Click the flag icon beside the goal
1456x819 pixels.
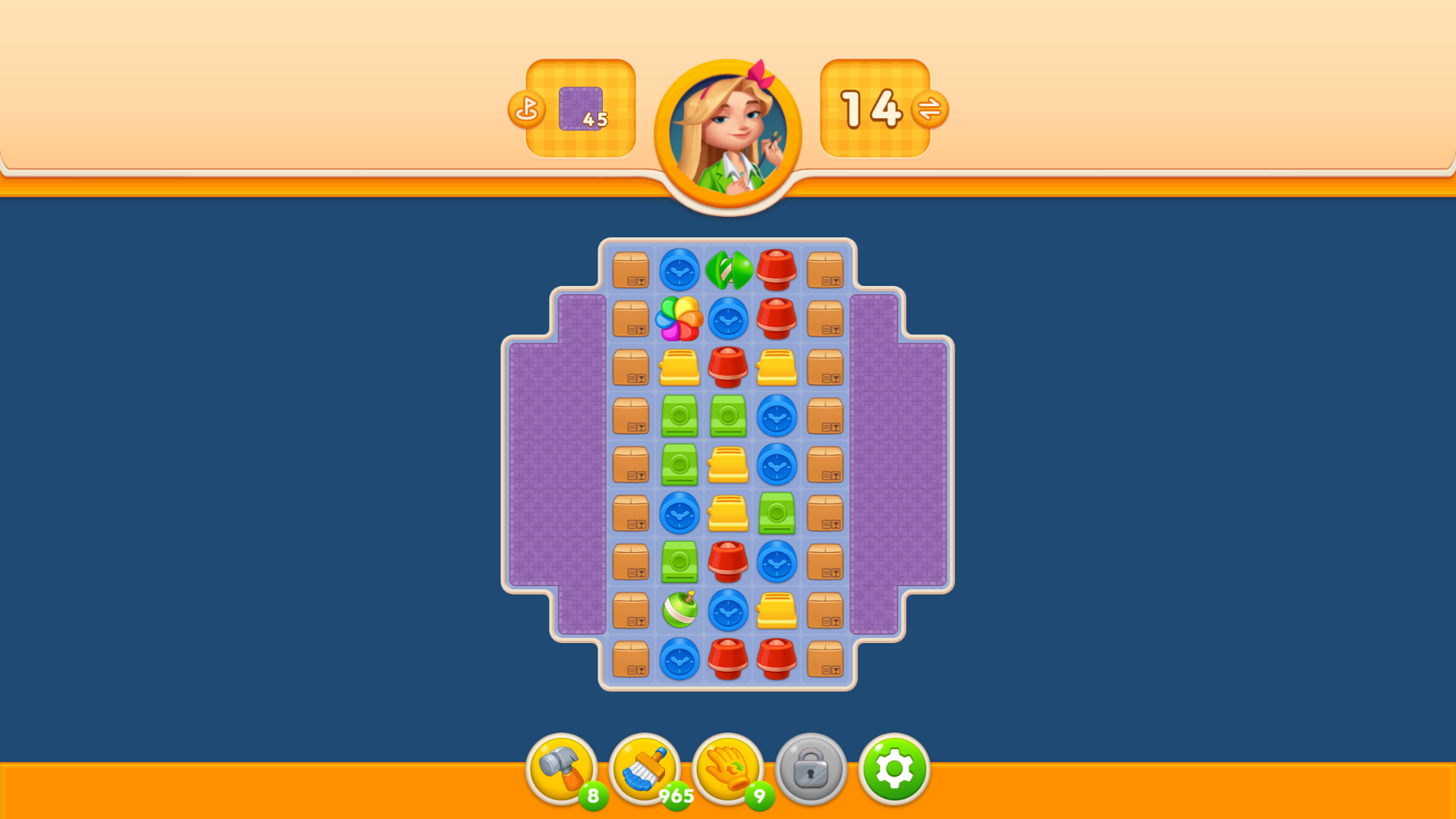click(528, 109)
